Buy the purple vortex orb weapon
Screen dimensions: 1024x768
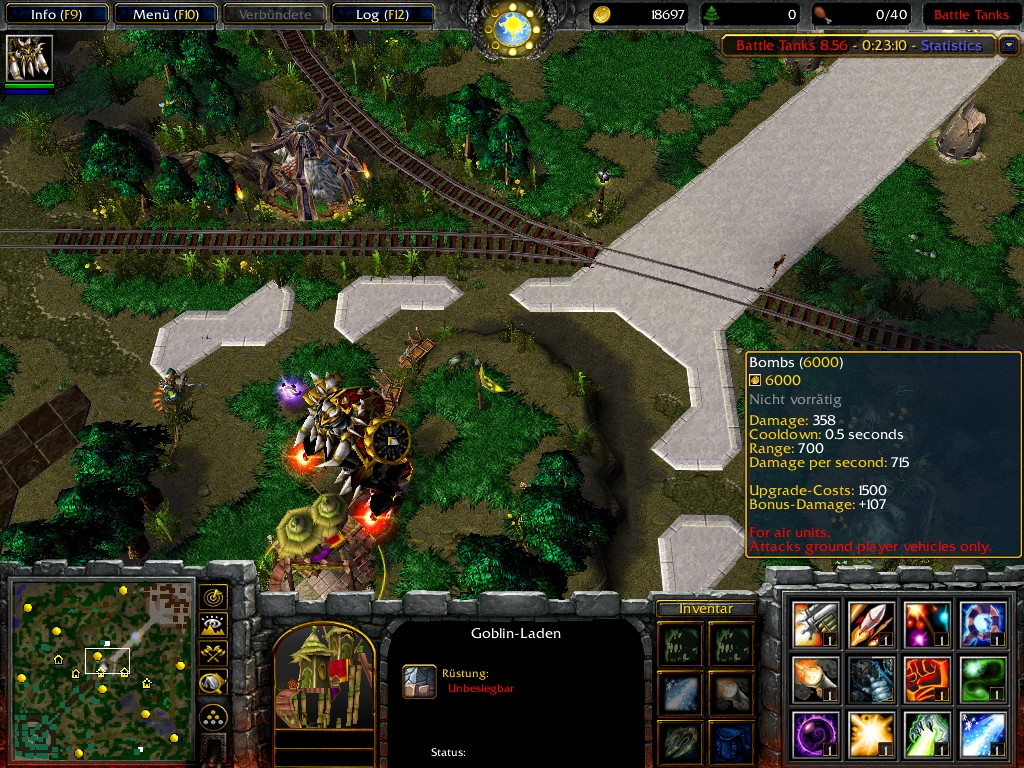pos(816,735)
